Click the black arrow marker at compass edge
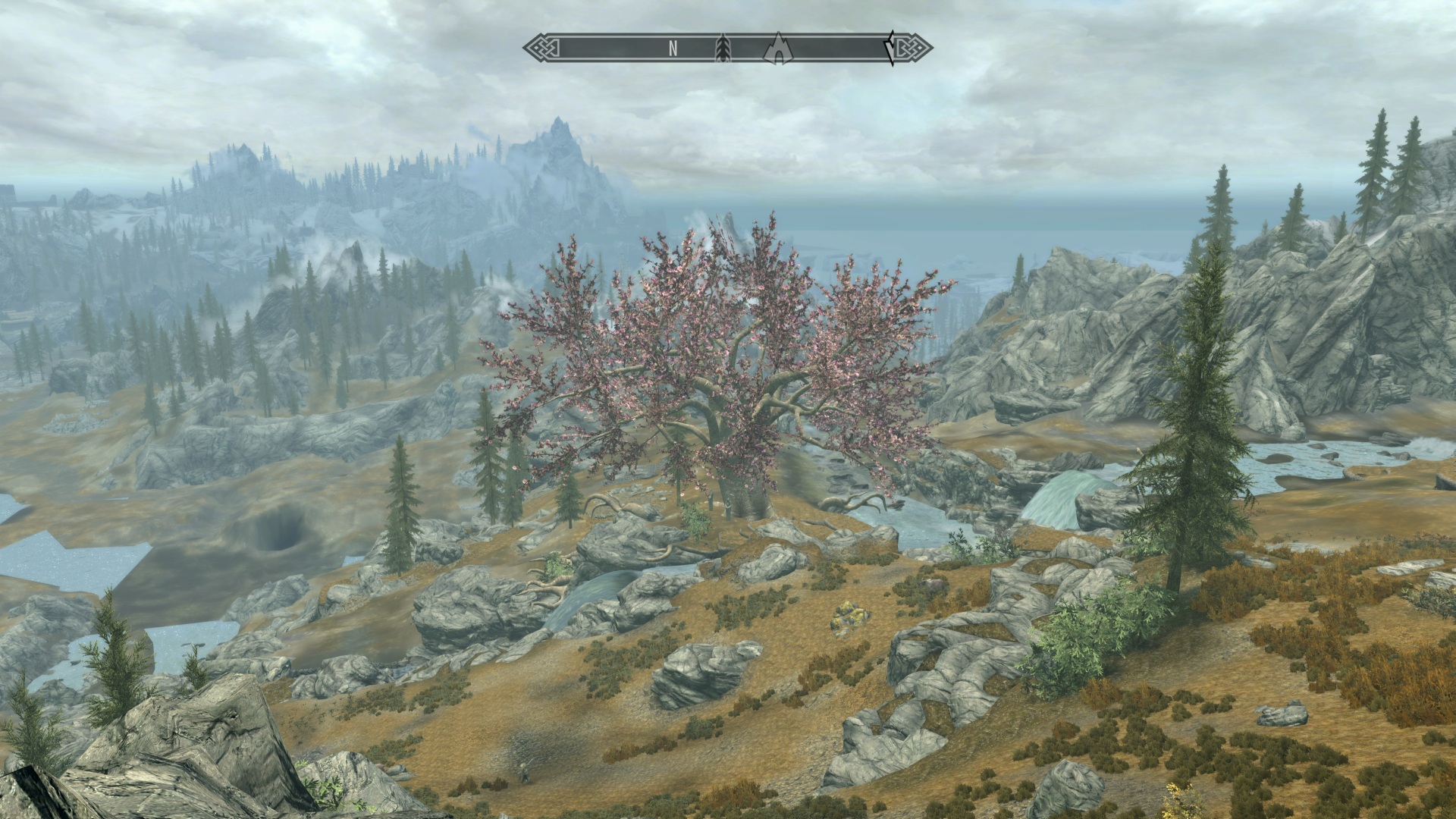 (891, 49)
